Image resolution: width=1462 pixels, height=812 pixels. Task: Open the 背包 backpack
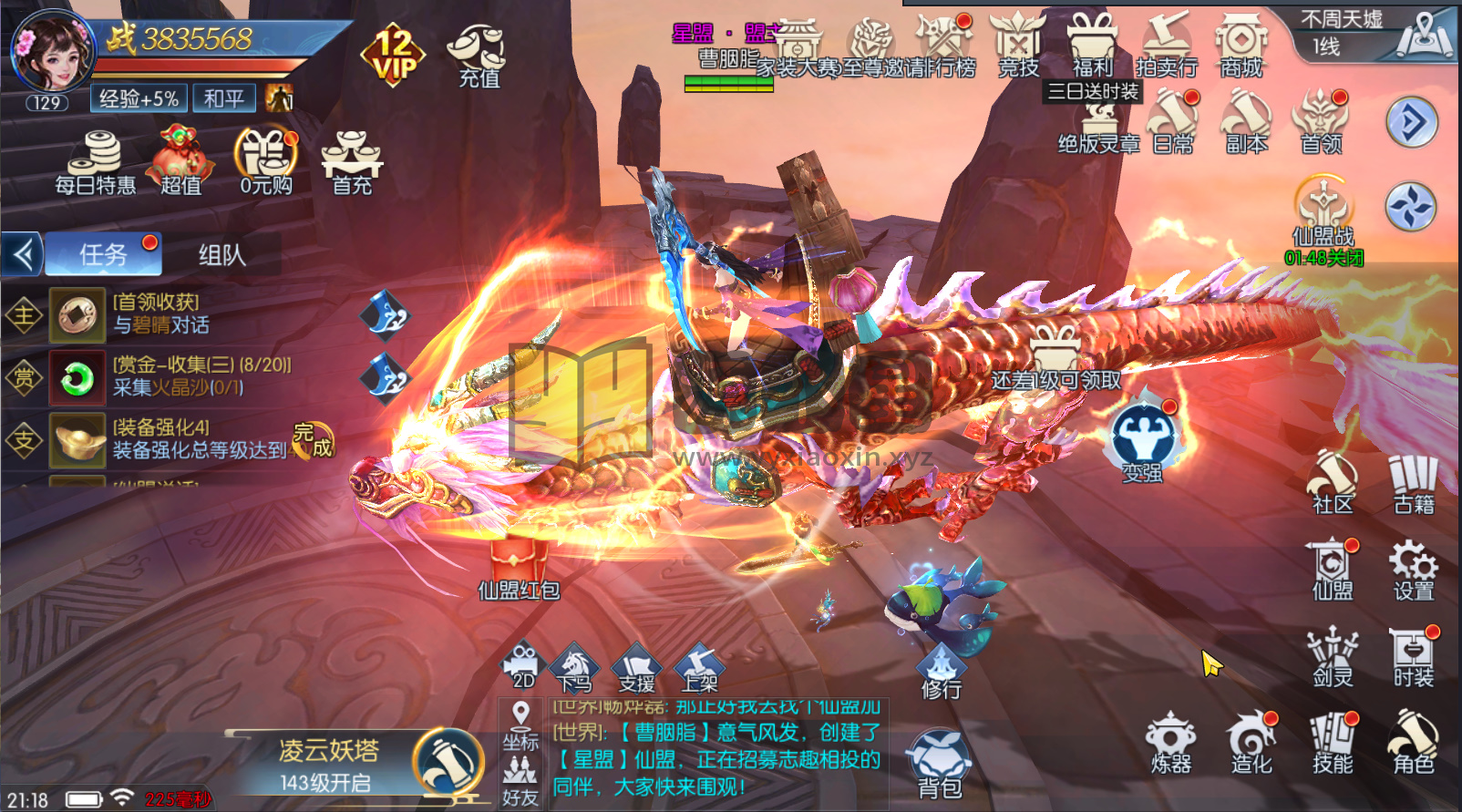[939, 766]
